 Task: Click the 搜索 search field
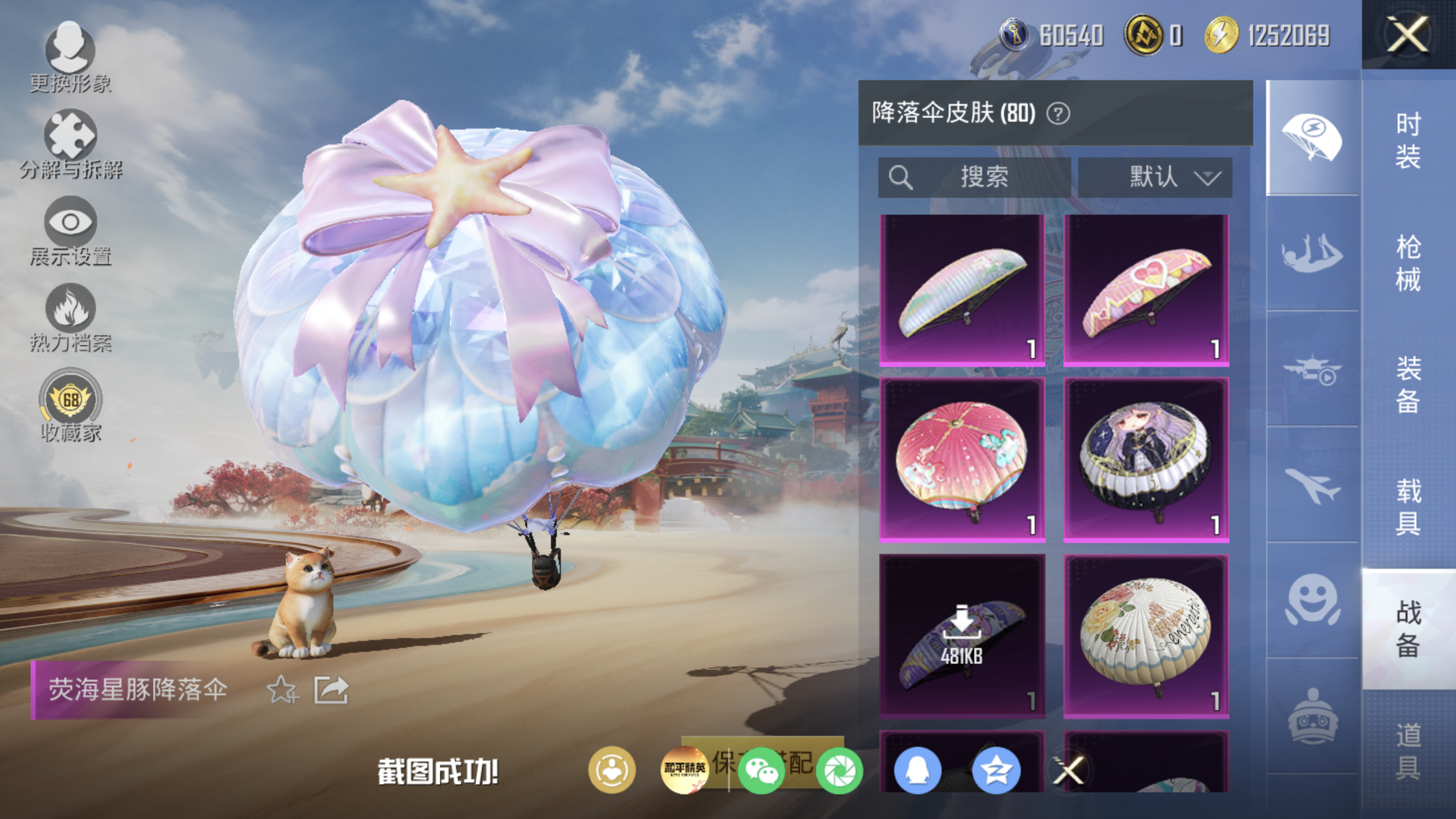coord(974,177)
